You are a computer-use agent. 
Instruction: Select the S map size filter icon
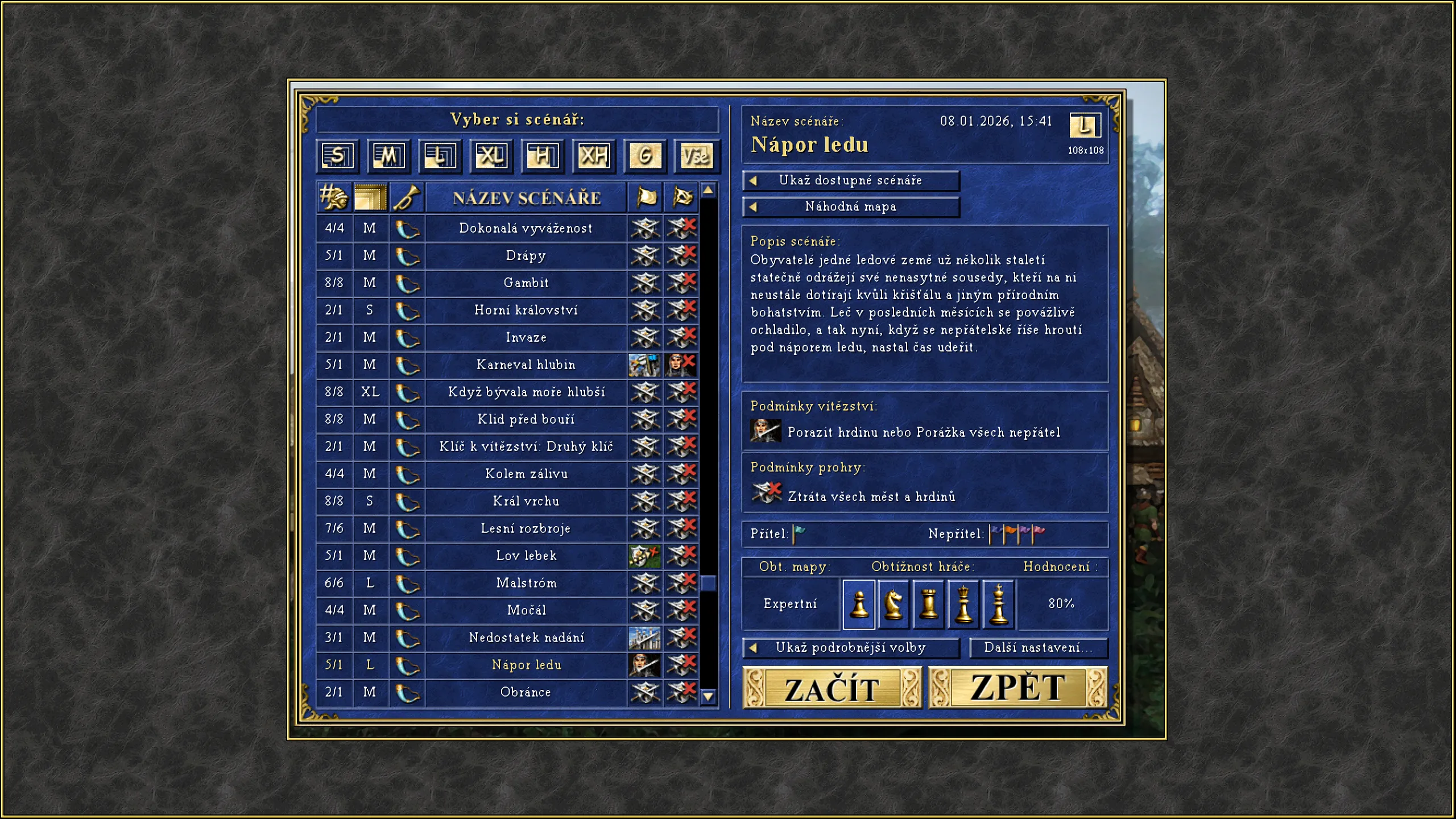pos(337,156)
